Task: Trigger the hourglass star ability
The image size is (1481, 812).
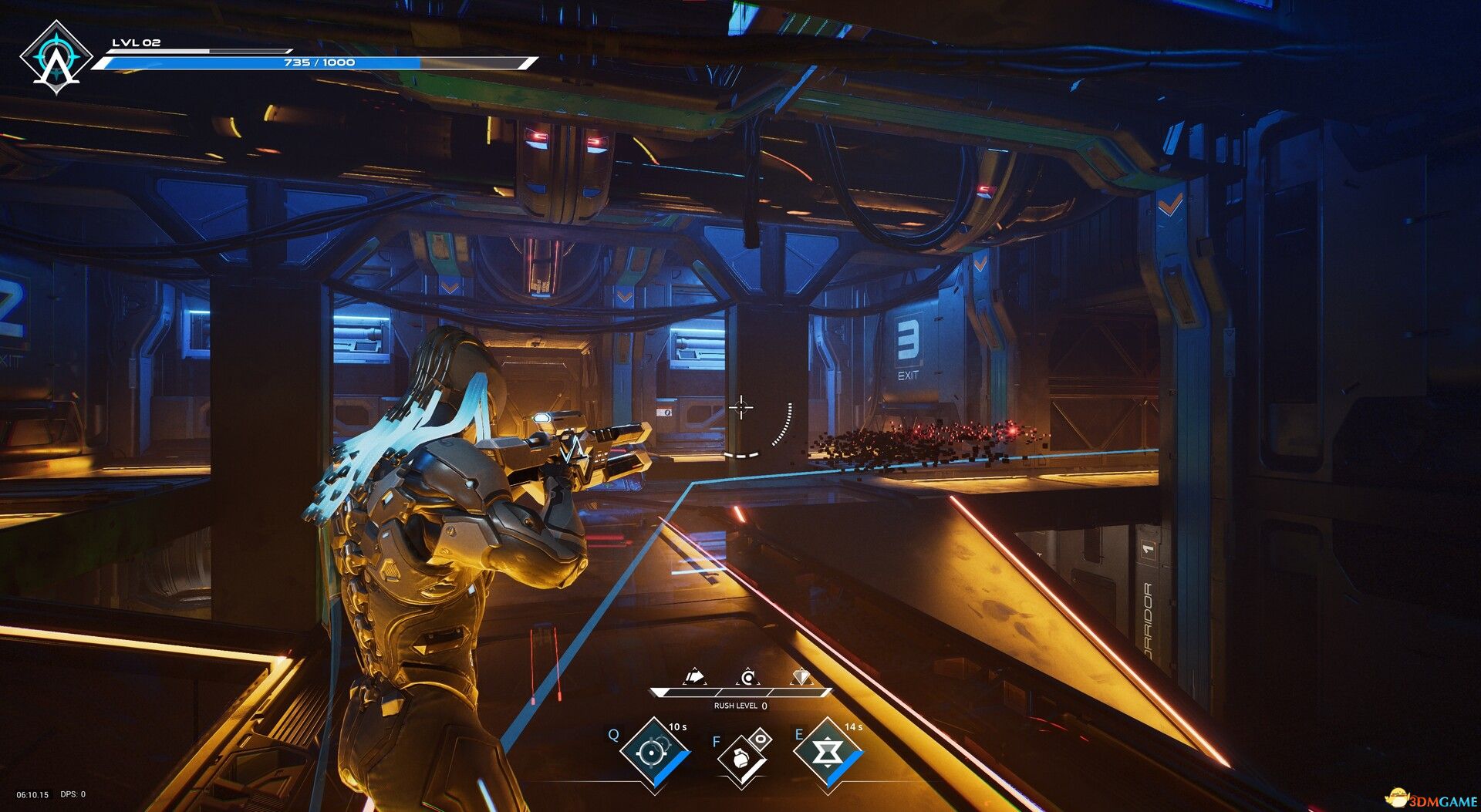Action: [x=826, y=753]
